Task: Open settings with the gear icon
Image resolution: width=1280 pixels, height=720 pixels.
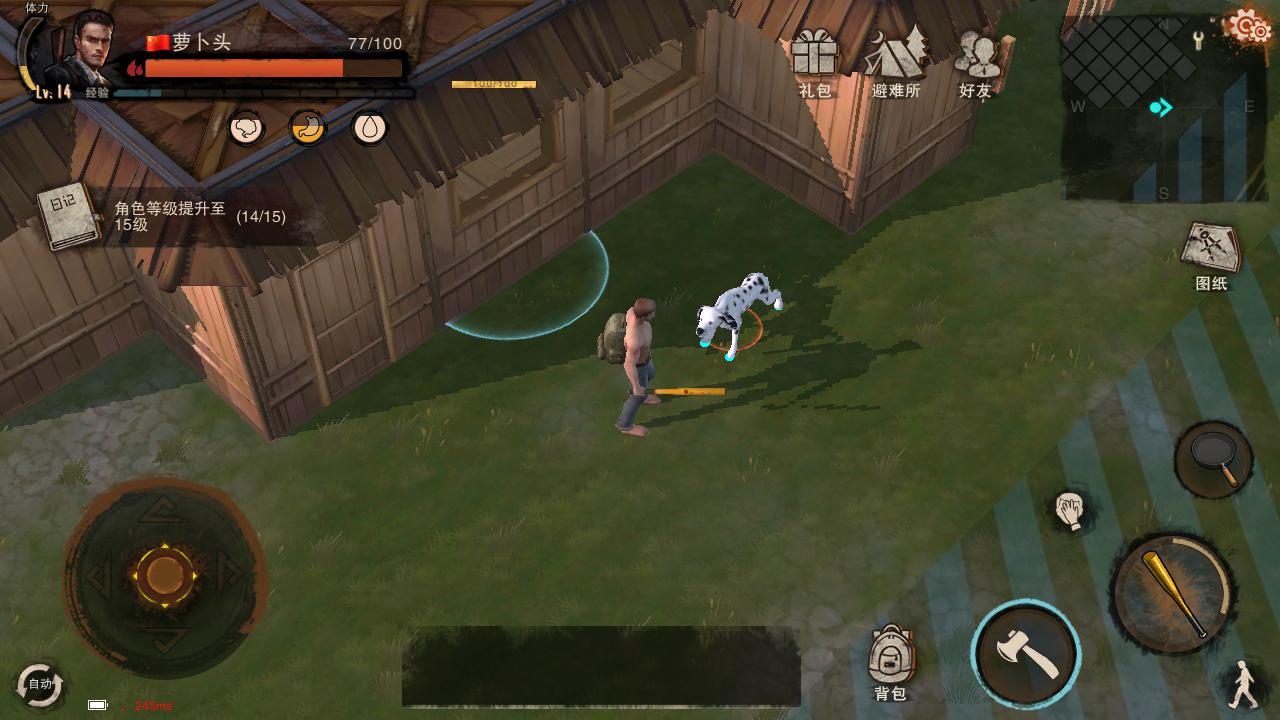Action: pos(1248,27)
